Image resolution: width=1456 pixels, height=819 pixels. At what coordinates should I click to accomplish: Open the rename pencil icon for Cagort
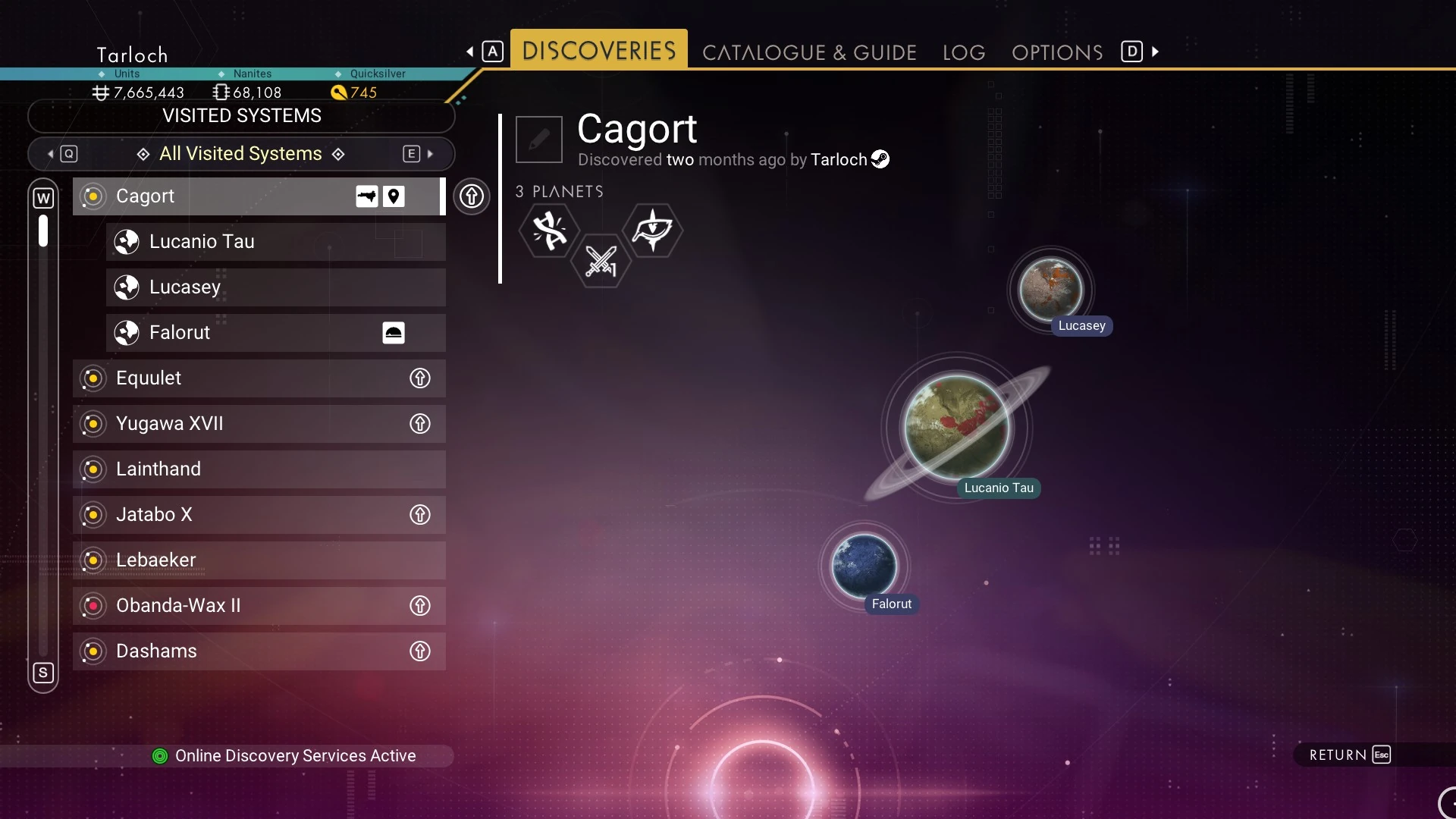[538, 139]
